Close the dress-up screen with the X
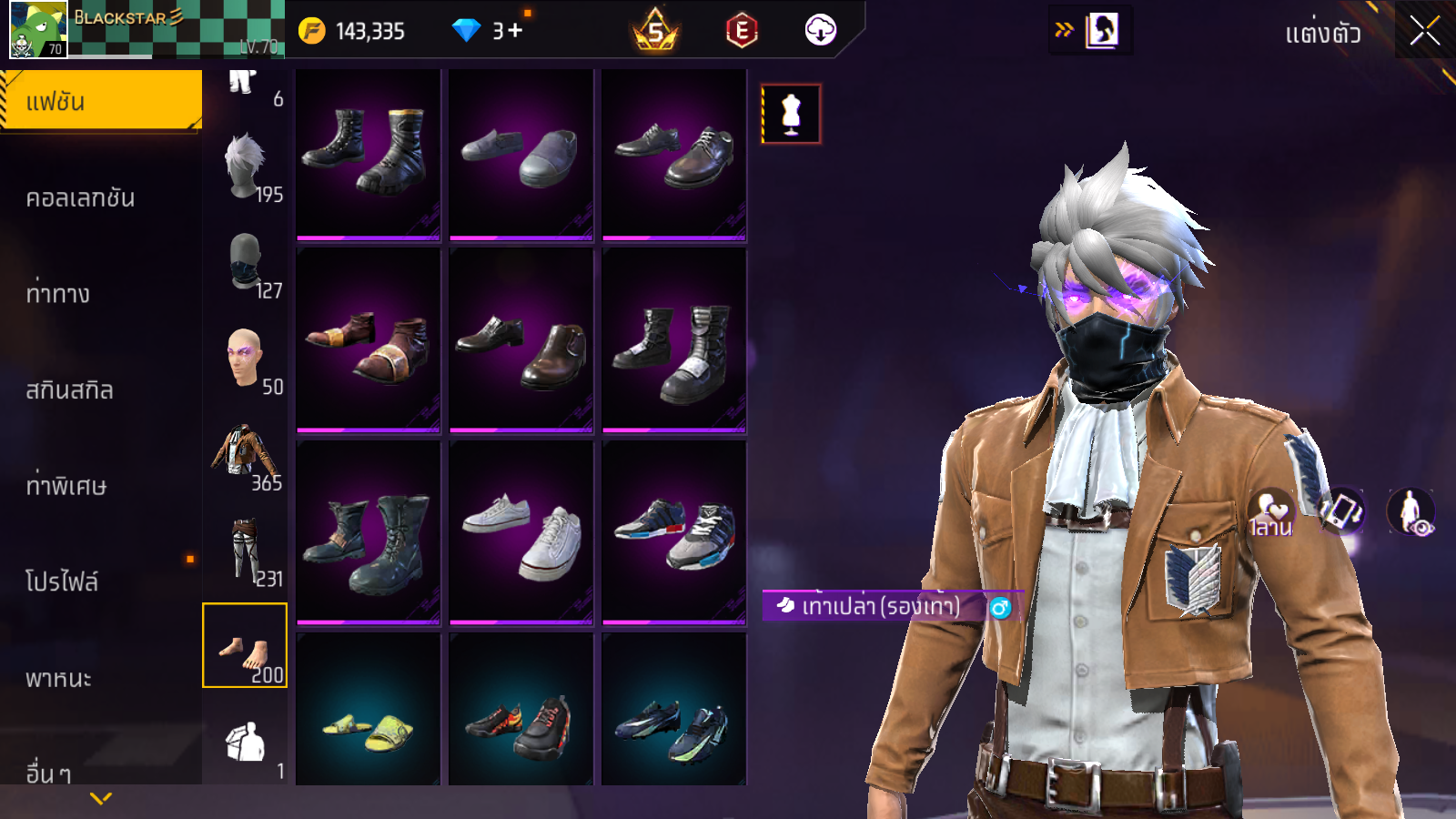Viewport: 1456px width, 819px height. click(1424, 31)
